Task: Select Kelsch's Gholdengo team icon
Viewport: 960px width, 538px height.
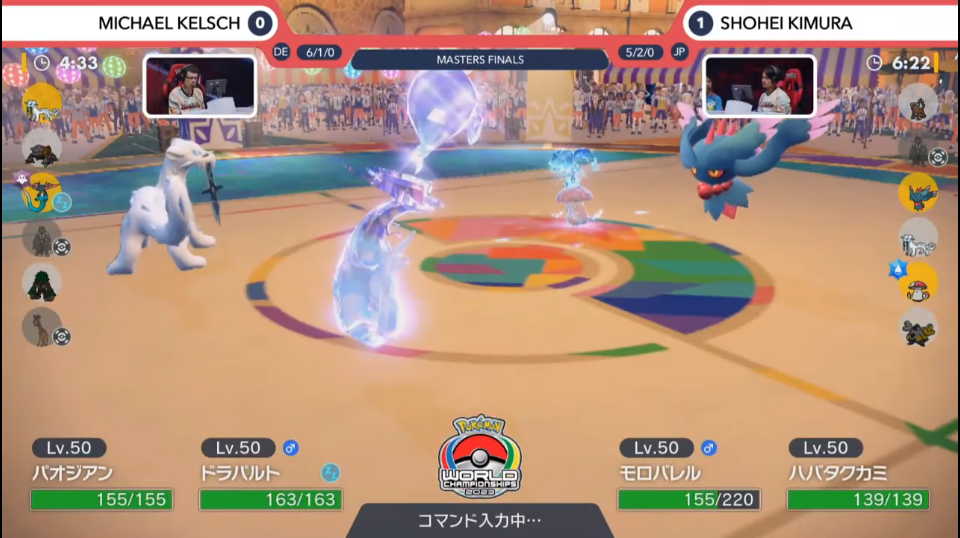Action: click(42, 239)
